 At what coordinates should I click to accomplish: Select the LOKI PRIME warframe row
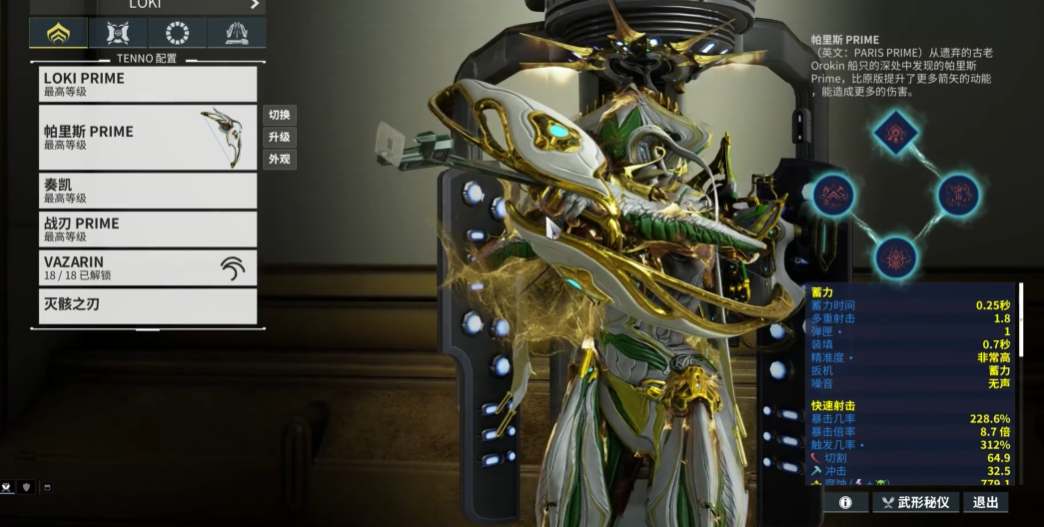[x=148, y=84]
